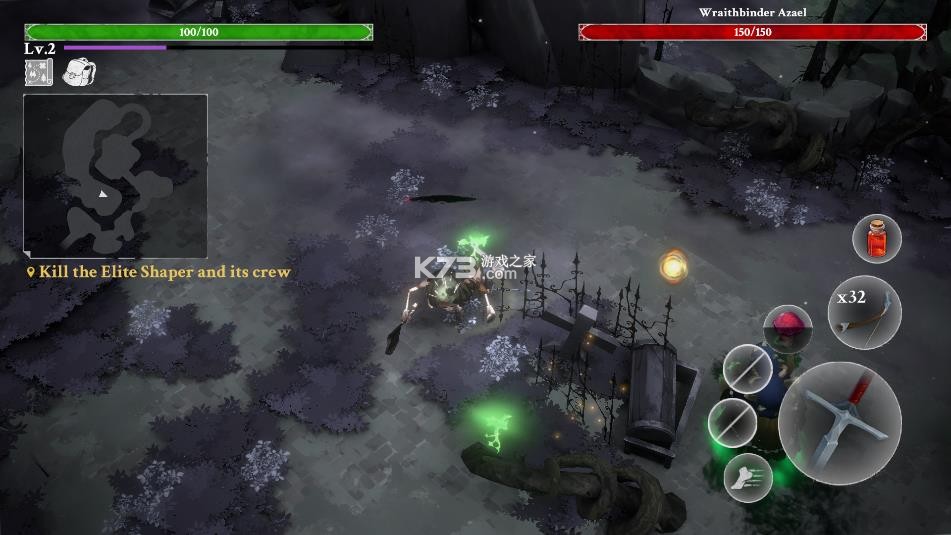Click the dungeon minimap
This screenshot has height=535, width=951.
point(115,176)
